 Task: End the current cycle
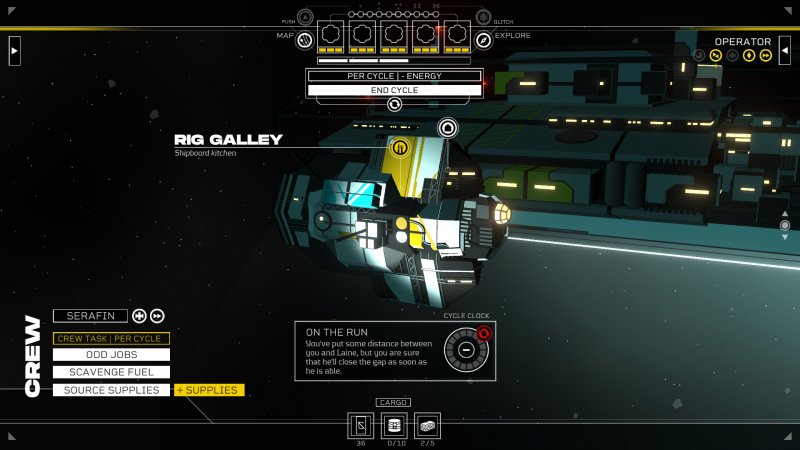click(x=394, y=90)
